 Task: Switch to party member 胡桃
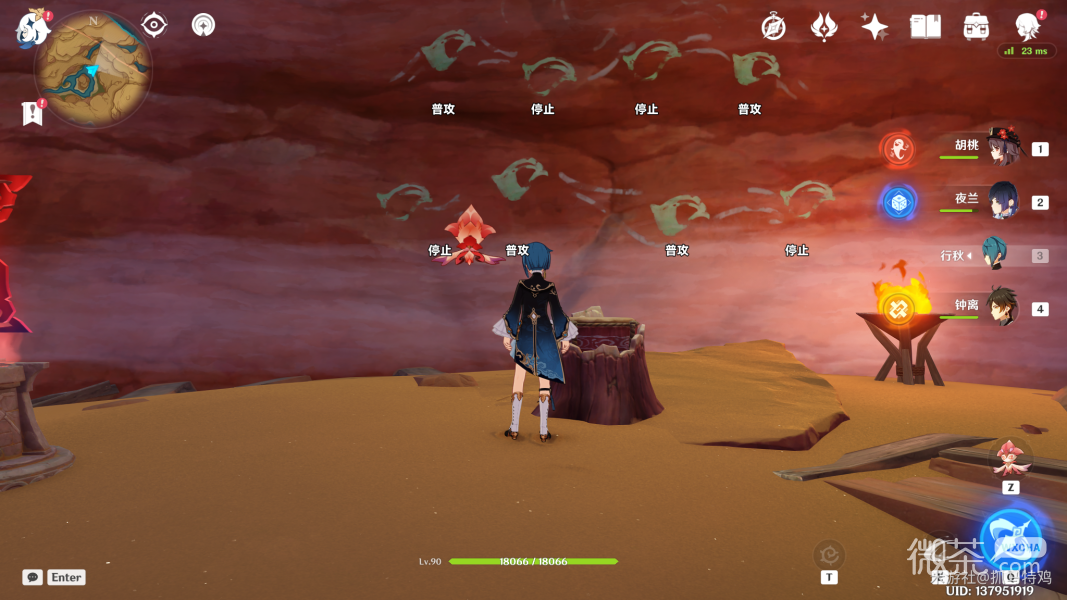tap(1002, 147)
